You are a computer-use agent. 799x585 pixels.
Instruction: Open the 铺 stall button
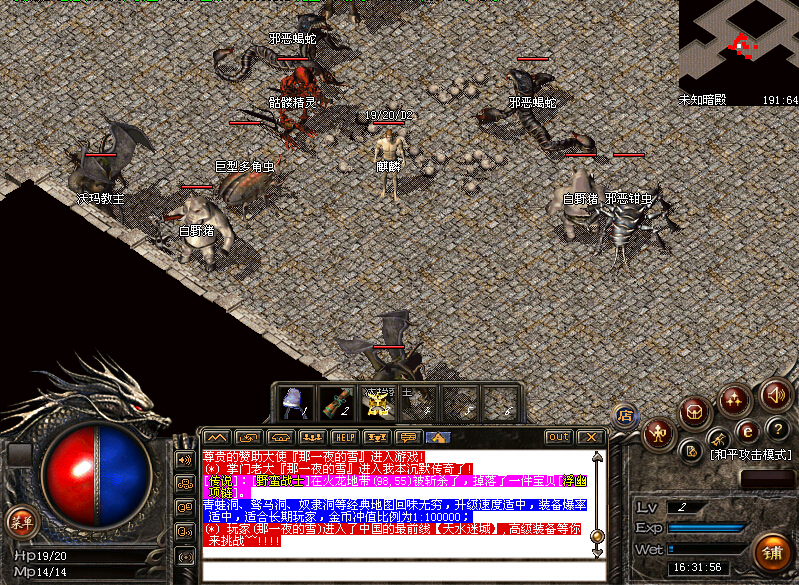[772, 552]
